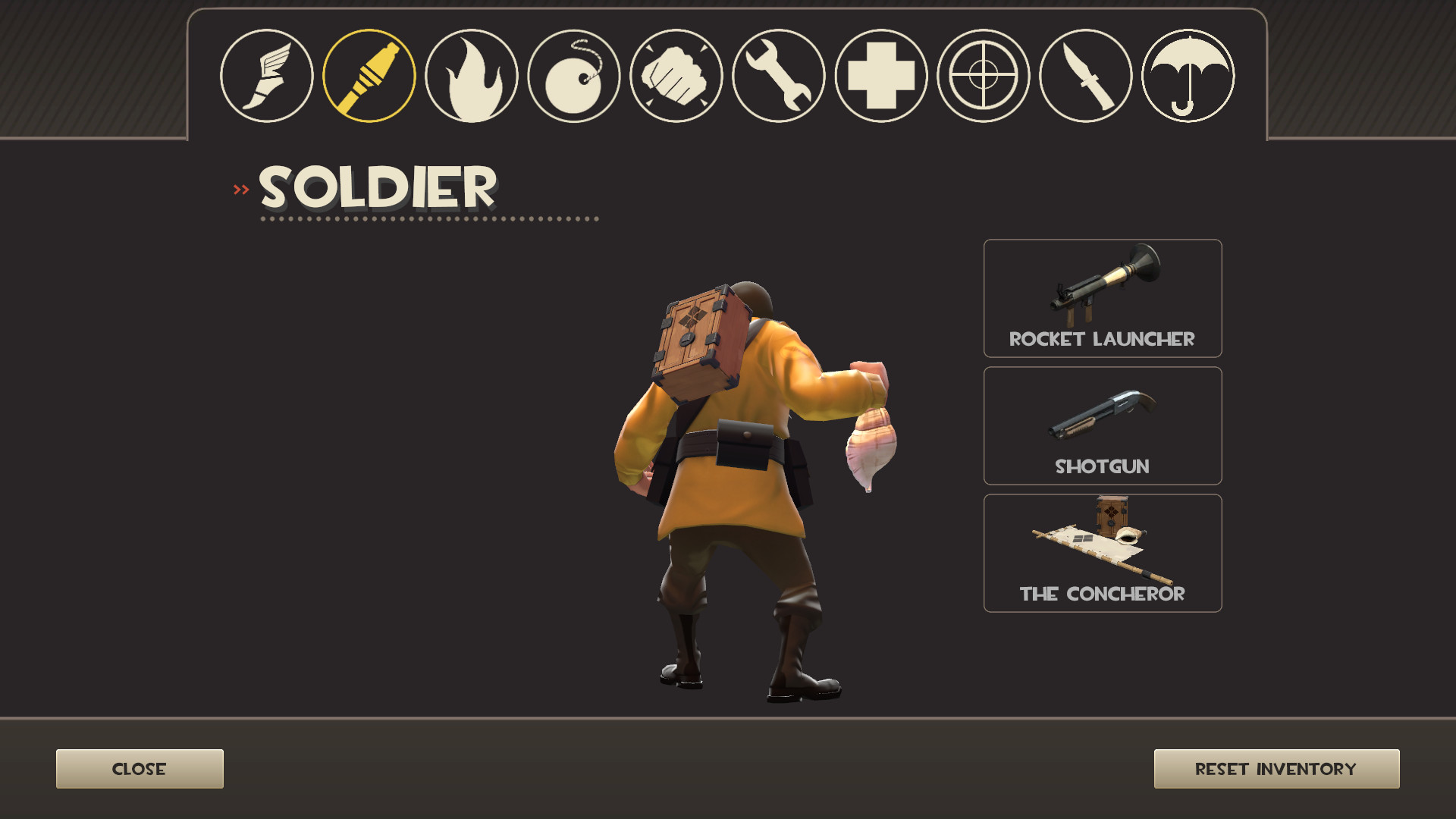This screenshot has width=1456, height=819.
Task: Open the Spy knife loadout
Action: pos(1082,75)
